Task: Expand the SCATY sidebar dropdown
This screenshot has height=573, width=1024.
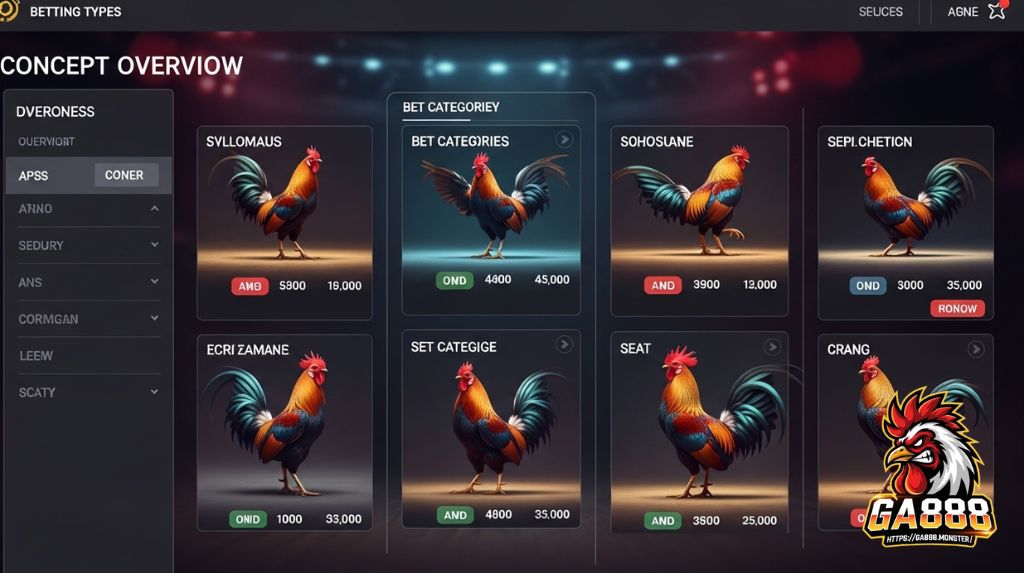Action: point(154,392)
